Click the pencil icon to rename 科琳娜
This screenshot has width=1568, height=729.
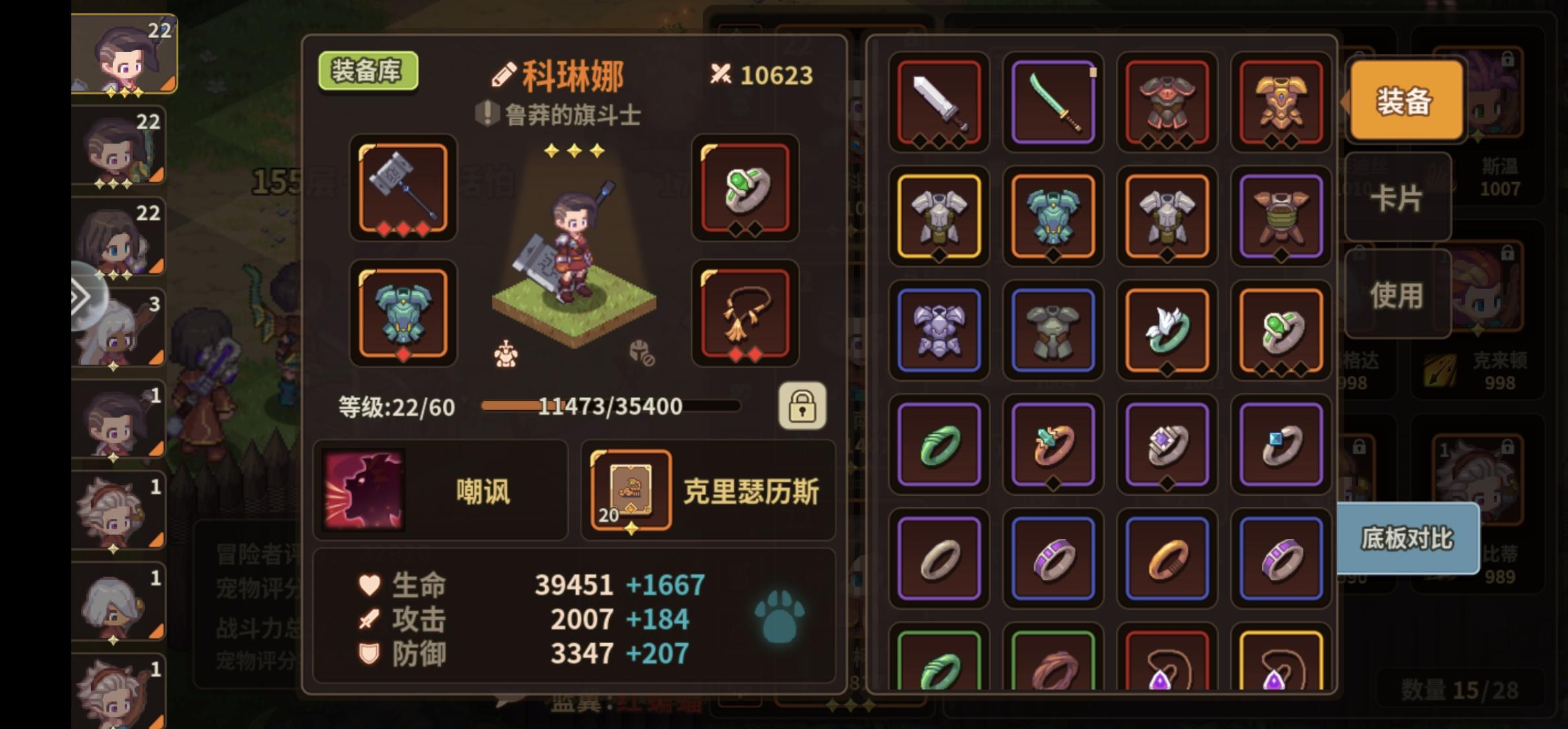[504, 75]
